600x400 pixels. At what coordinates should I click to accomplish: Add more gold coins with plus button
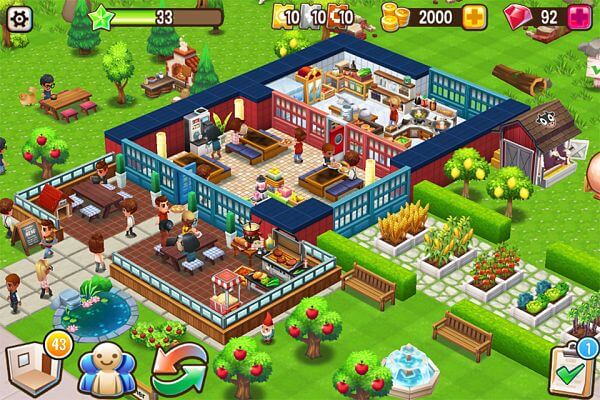pos(473,17)
